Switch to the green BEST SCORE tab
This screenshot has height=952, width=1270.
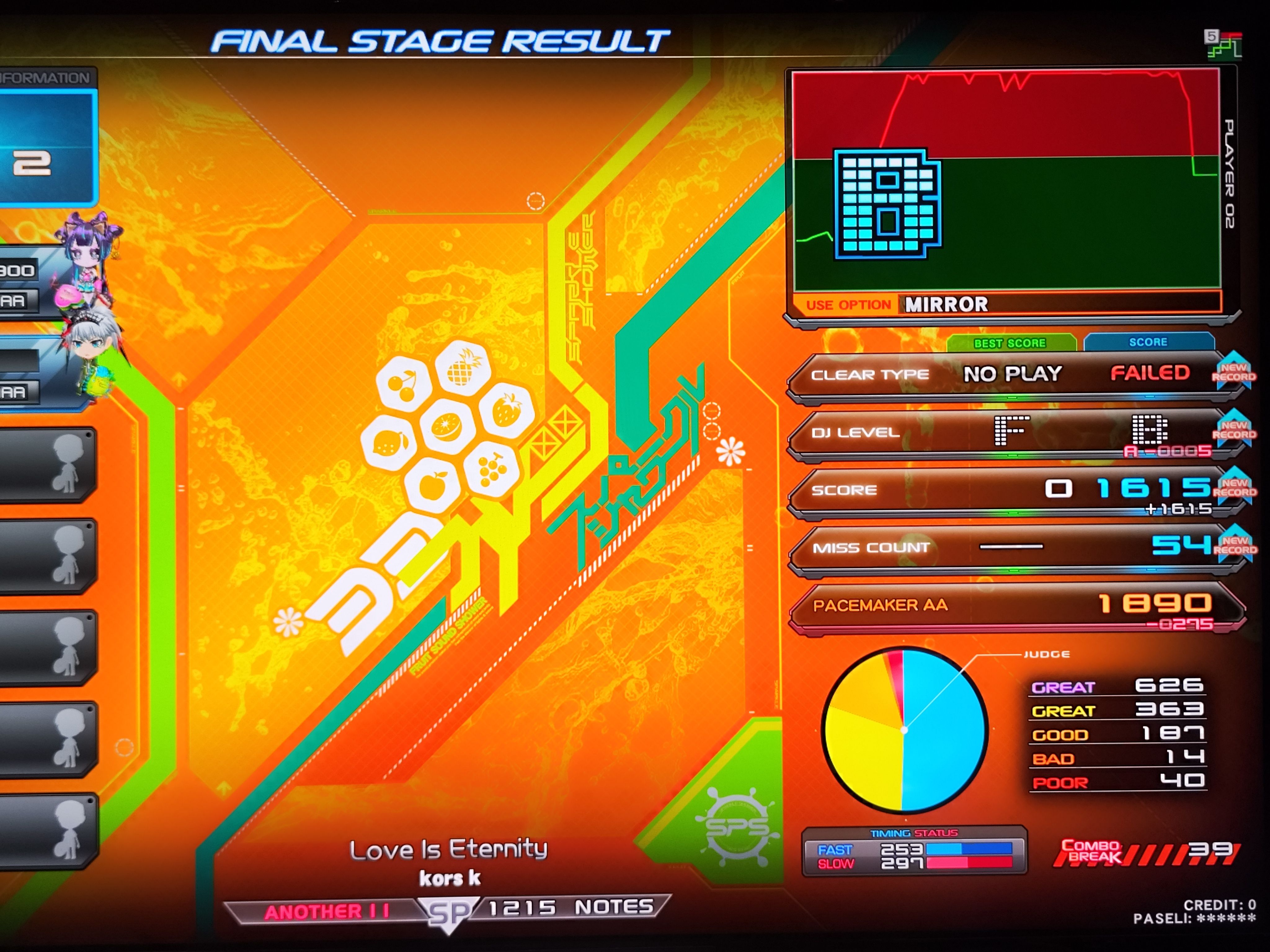tap(1010, 343)
